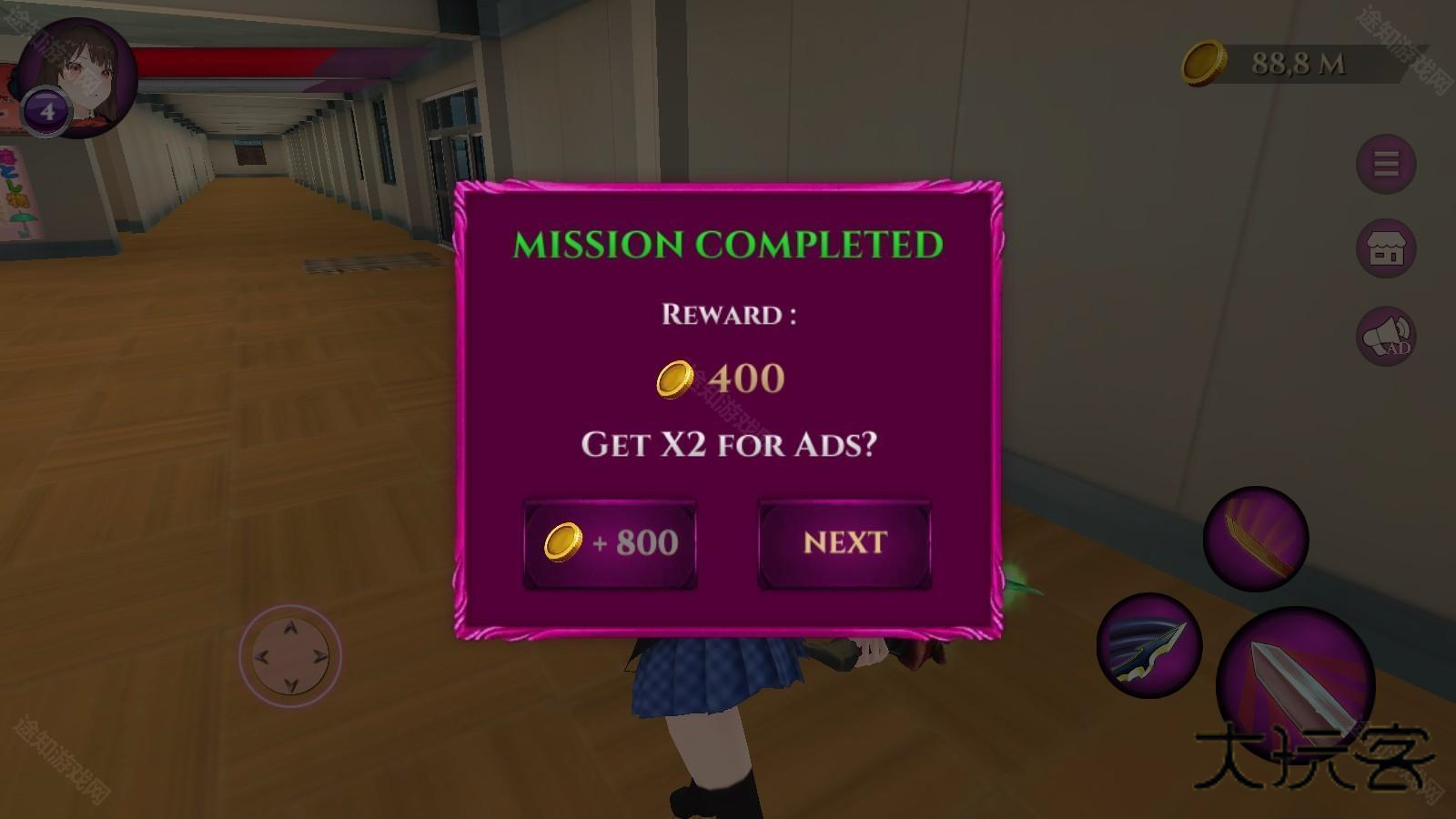
Task: Activate the dark scythe weapon icon
Action: (1149, 645)
